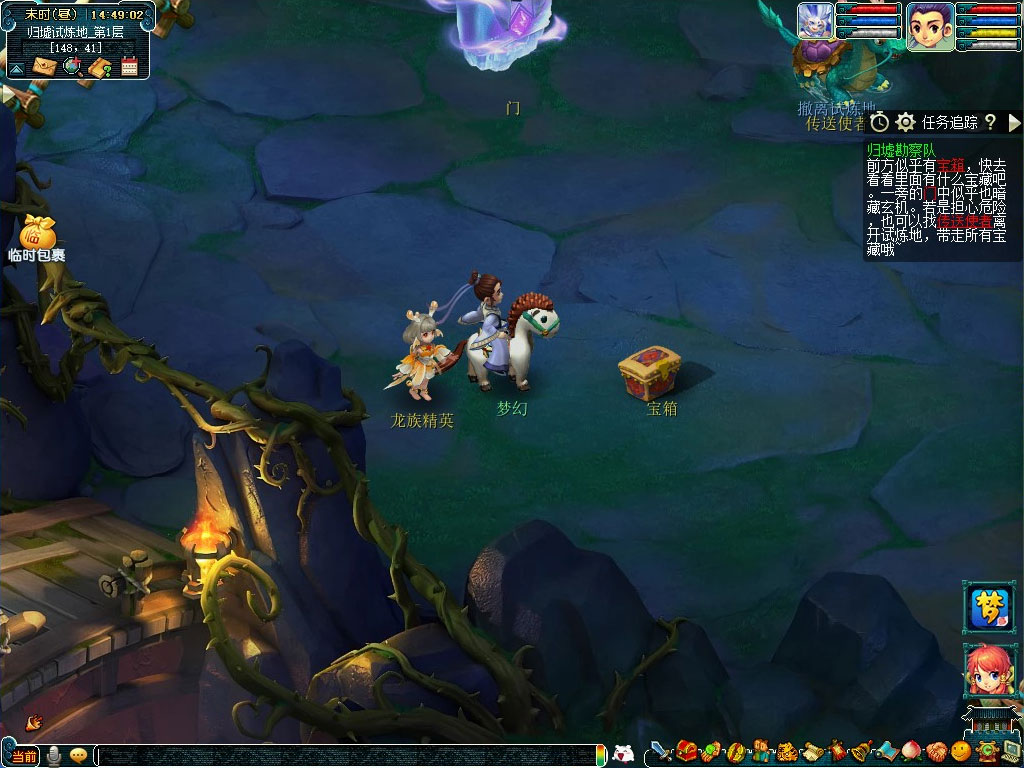Click the blue 梦 icon button
The image size is (1024, 768).
click(x=987, y=606)
